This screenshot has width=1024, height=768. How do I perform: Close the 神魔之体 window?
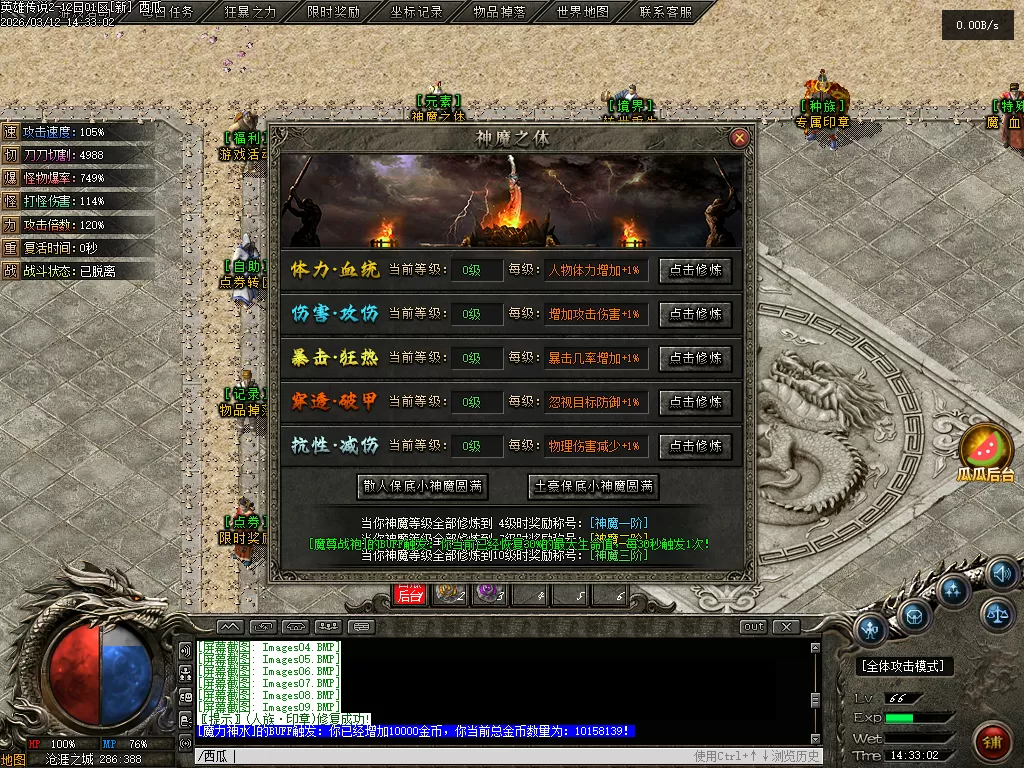point(739,138)
